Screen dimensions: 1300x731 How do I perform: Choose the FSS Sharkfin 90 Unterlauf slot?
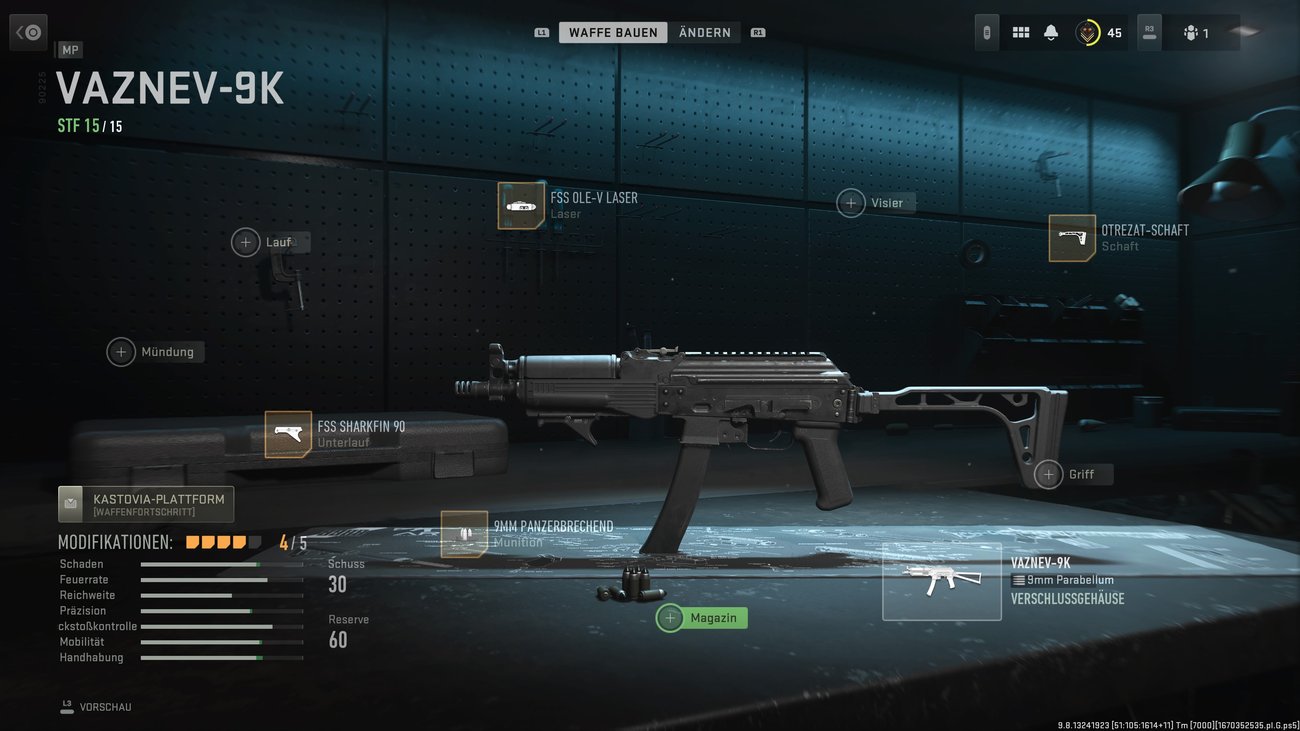click(288, 435)
